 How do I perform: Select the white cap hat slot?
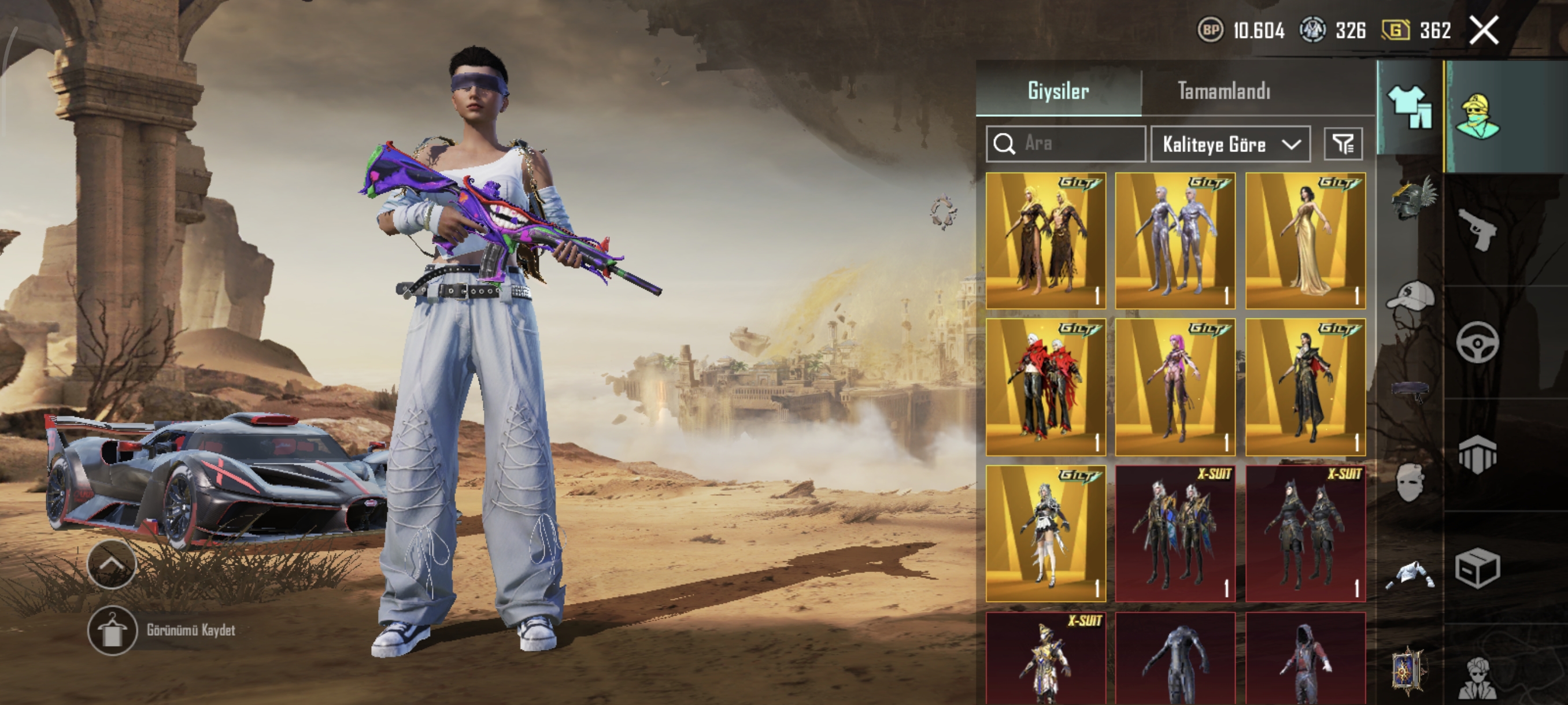(1411, 298)
